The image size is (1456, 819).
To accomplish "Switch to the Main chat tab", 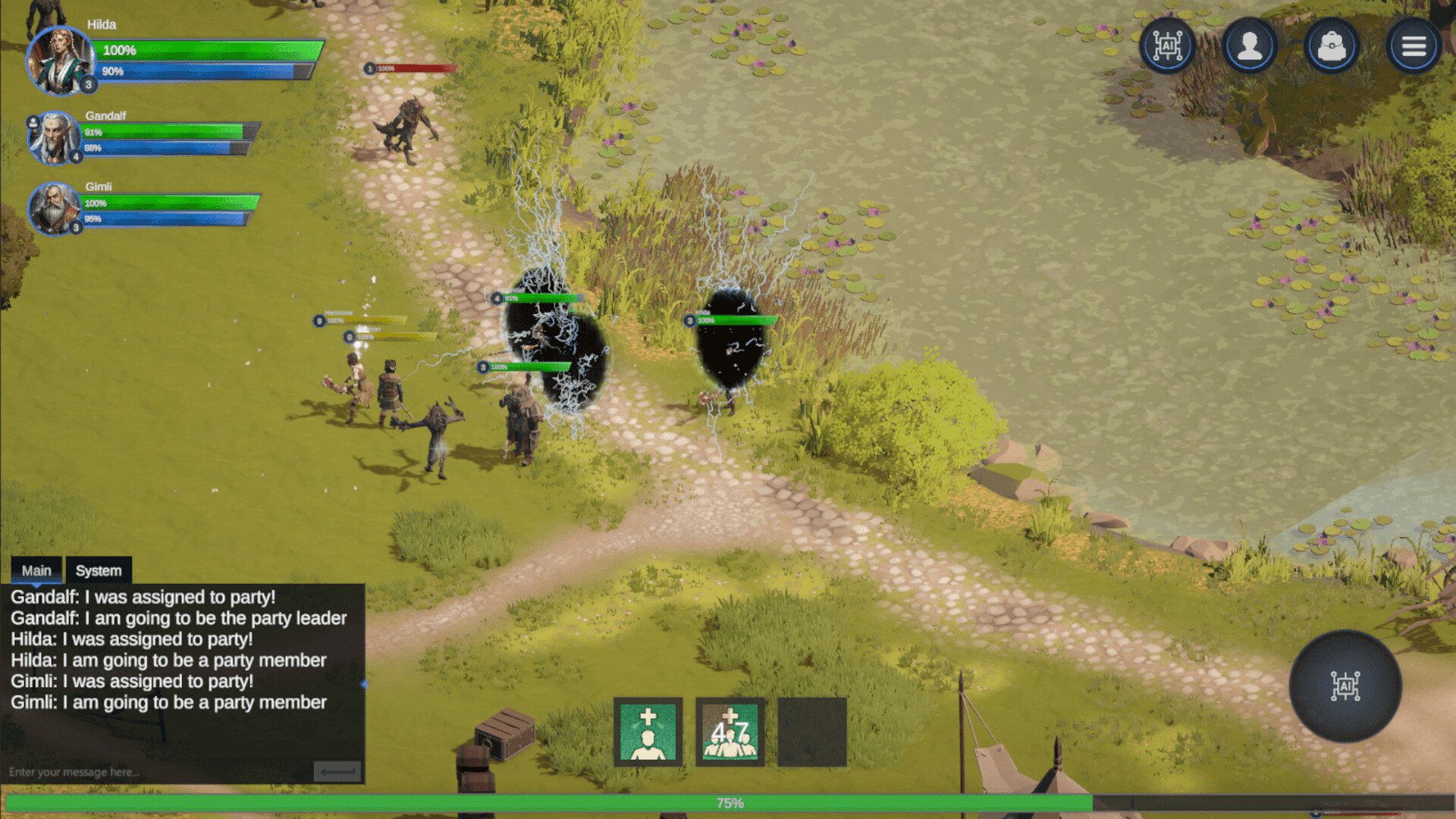I will 36,570.
